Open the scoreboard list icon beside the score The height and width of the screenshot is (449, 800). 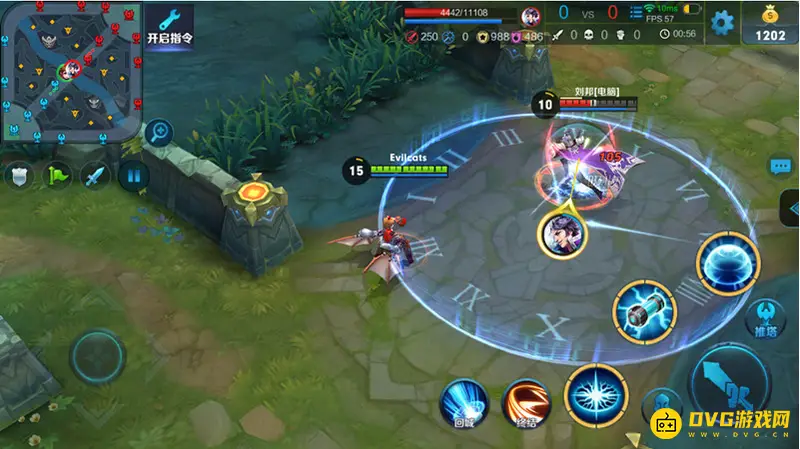tap(637, 13)
